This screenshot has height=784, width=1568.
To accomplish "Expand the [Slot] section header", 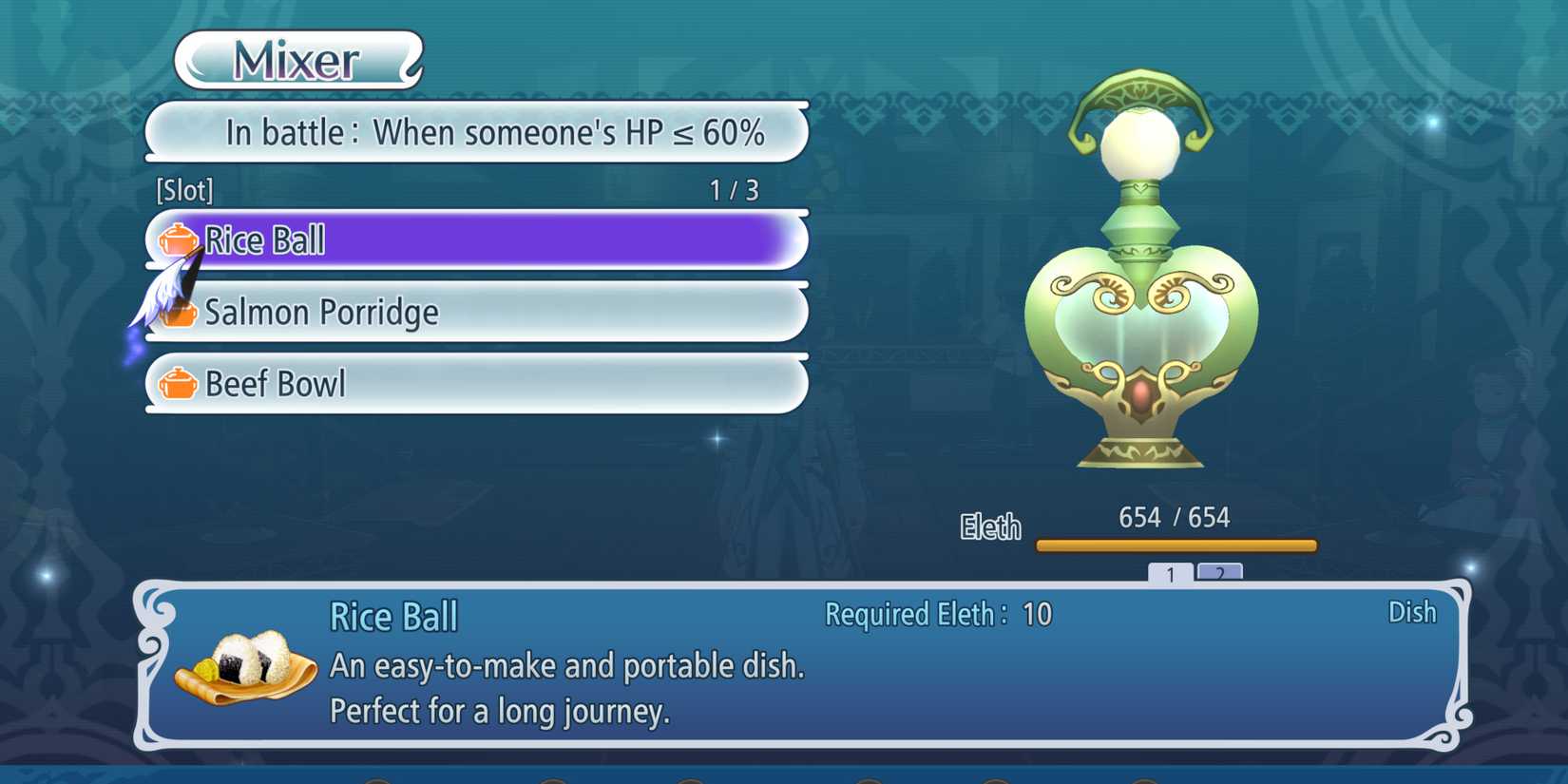I will 185,189.
